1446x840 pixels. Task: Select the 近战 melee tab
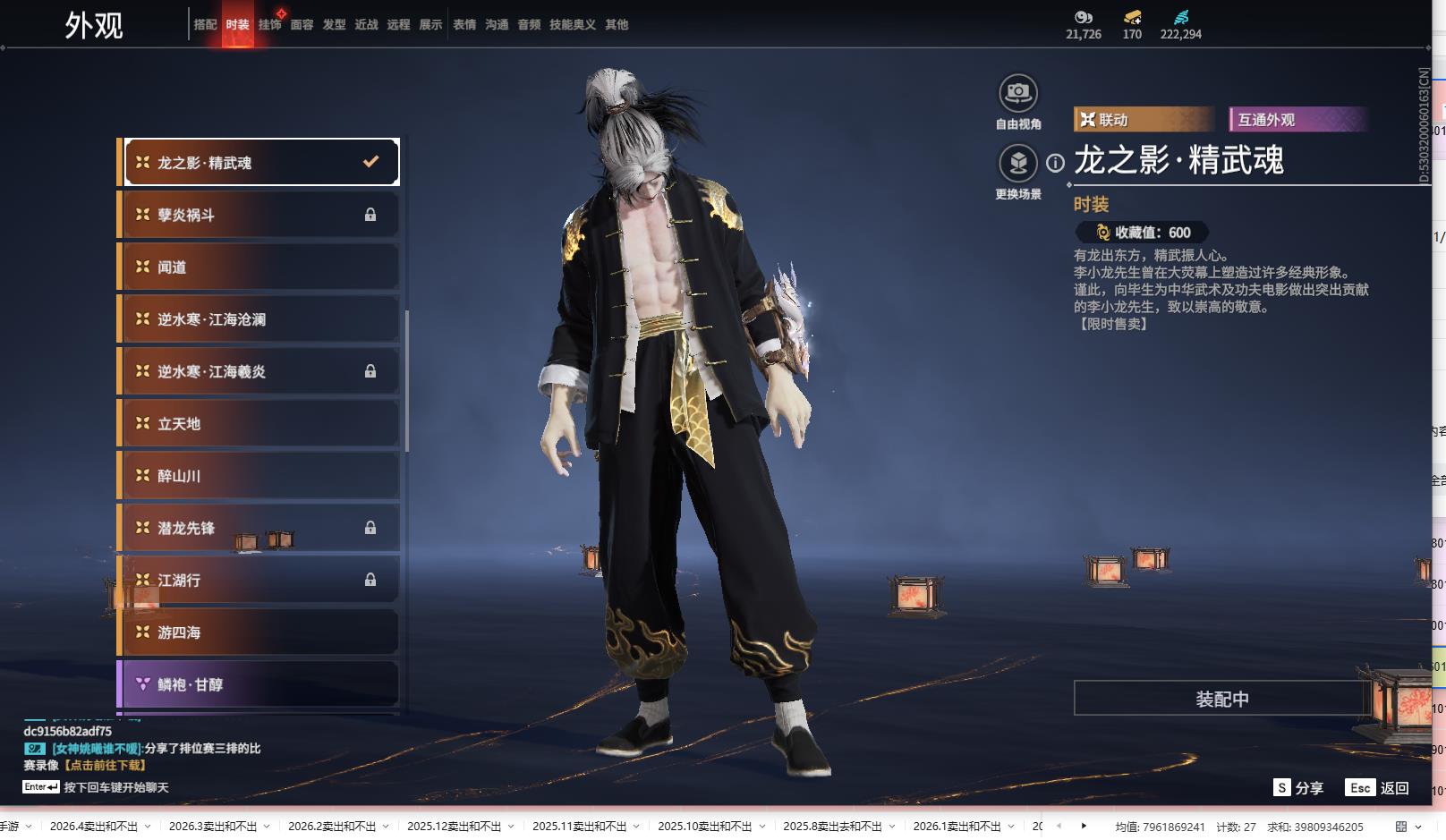coord(366,25)
